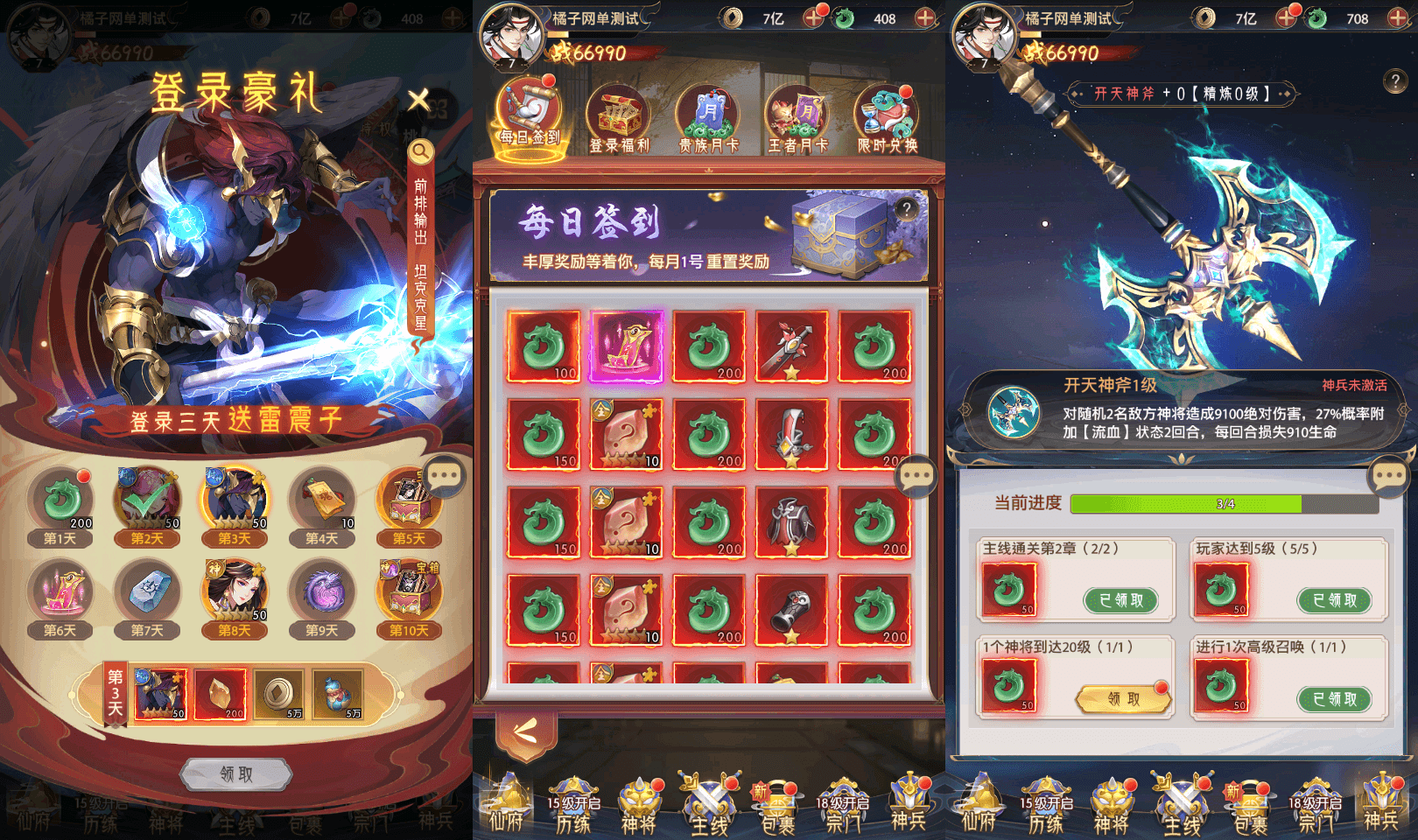
Task: Claim the 领取 reward for 20级神将 quest
Action: coord(1121,698)
